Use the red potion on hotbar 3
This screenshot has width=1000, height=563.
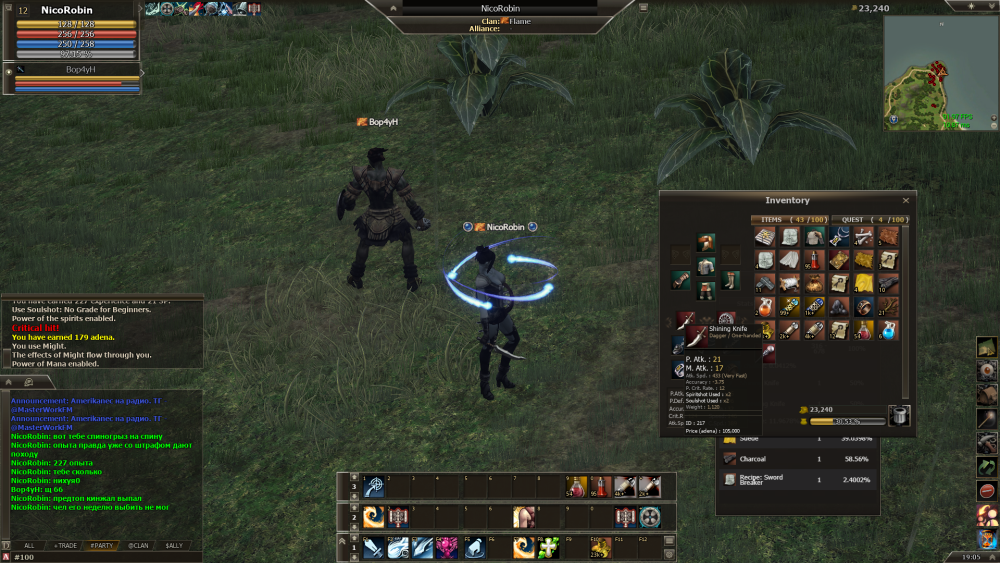(600, 487)
